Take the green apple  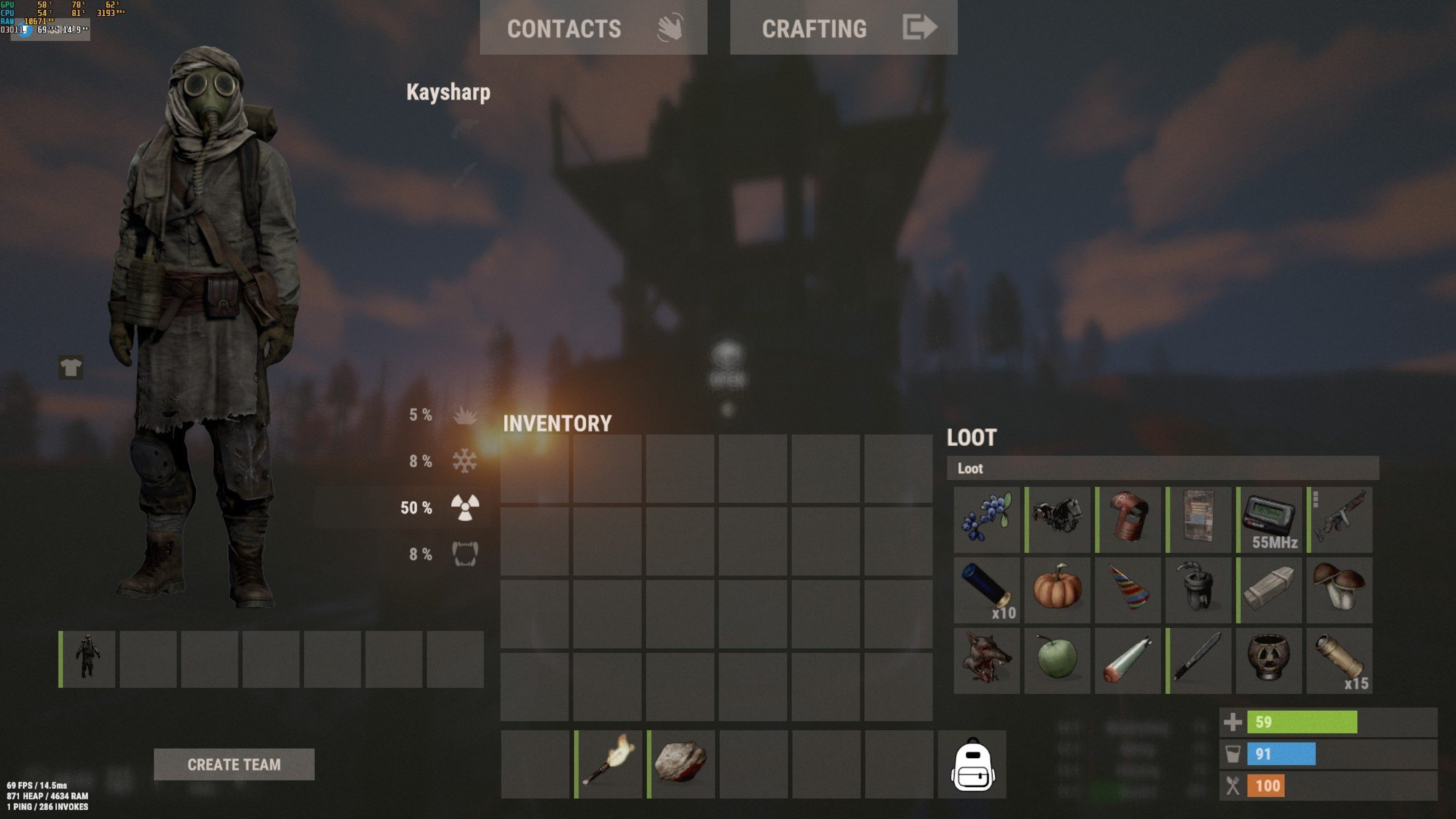point(1057,661)
